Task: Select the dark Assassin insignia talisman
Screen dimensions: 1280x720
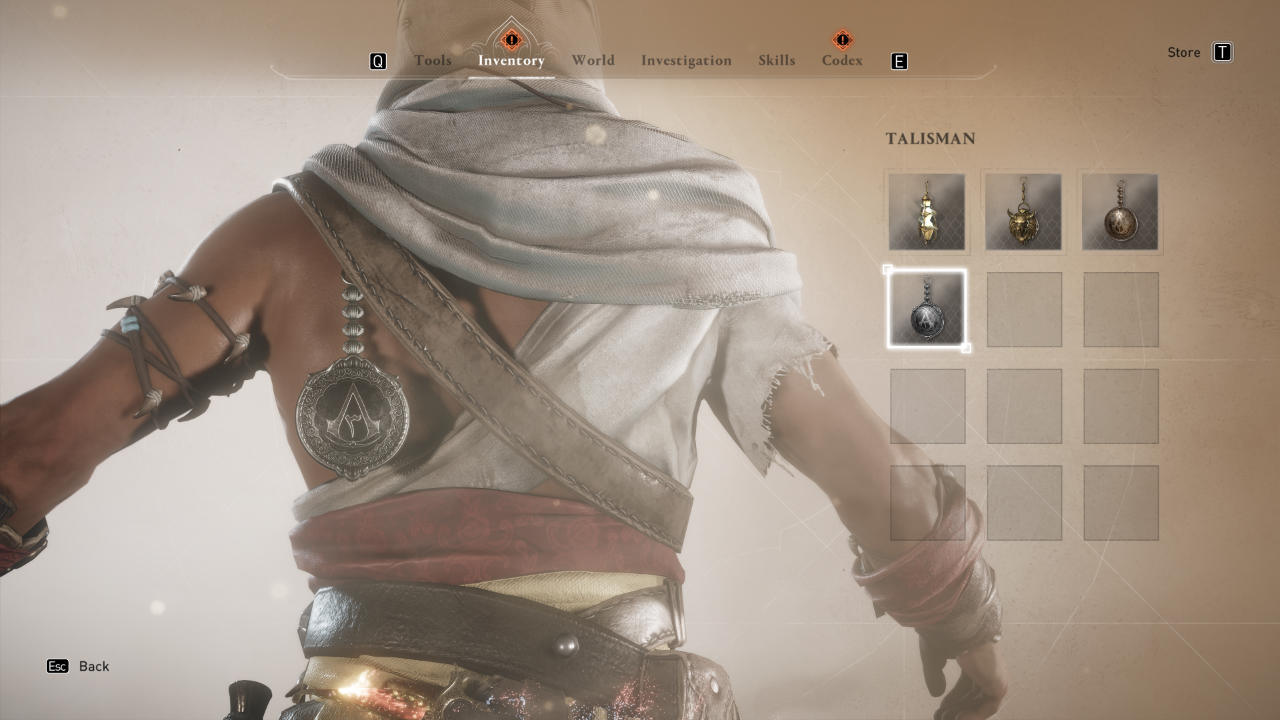Action: click(927, 308)
